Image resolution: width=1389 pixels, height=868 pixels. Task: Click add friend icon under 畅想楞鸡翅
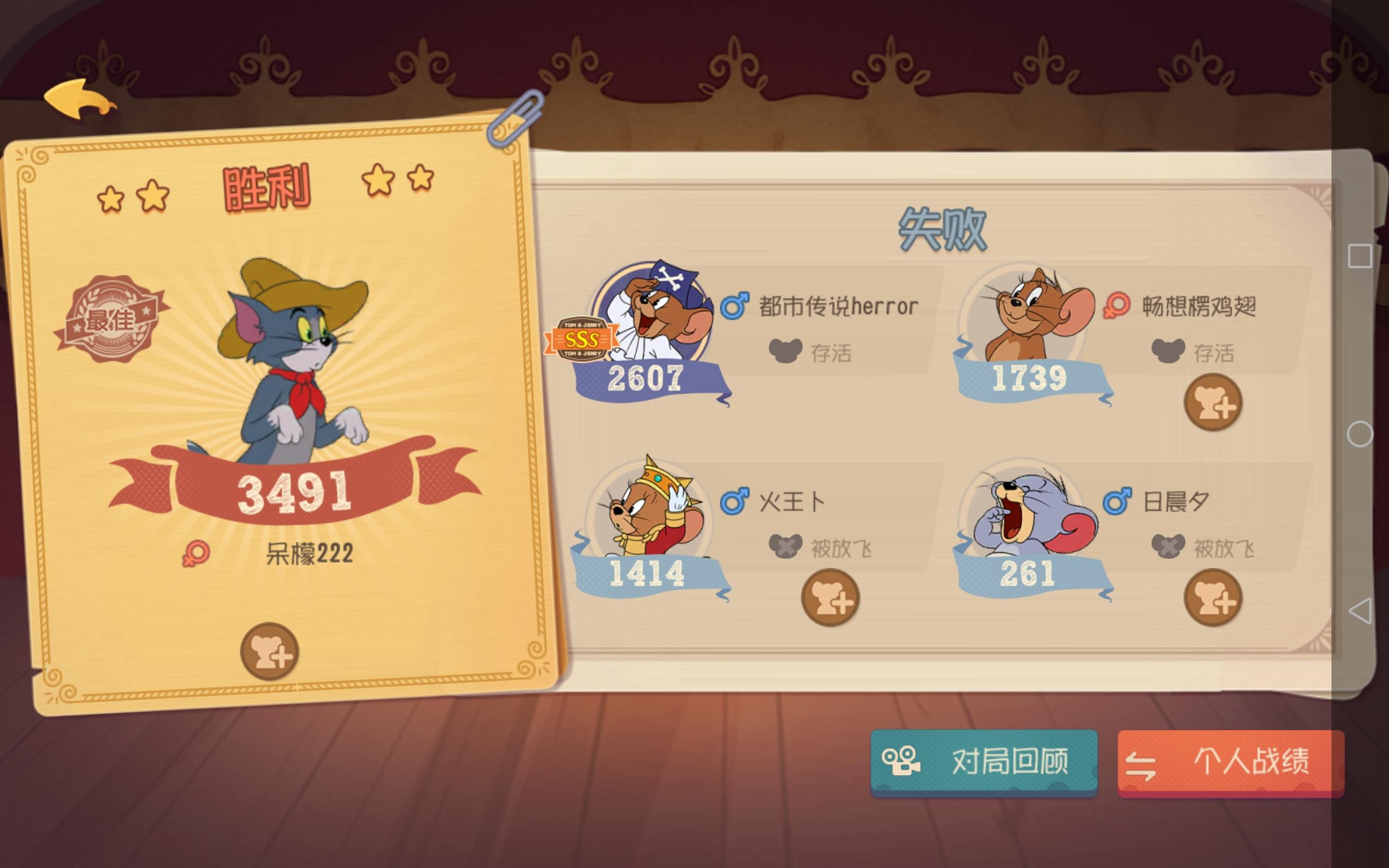(1213, 402)
